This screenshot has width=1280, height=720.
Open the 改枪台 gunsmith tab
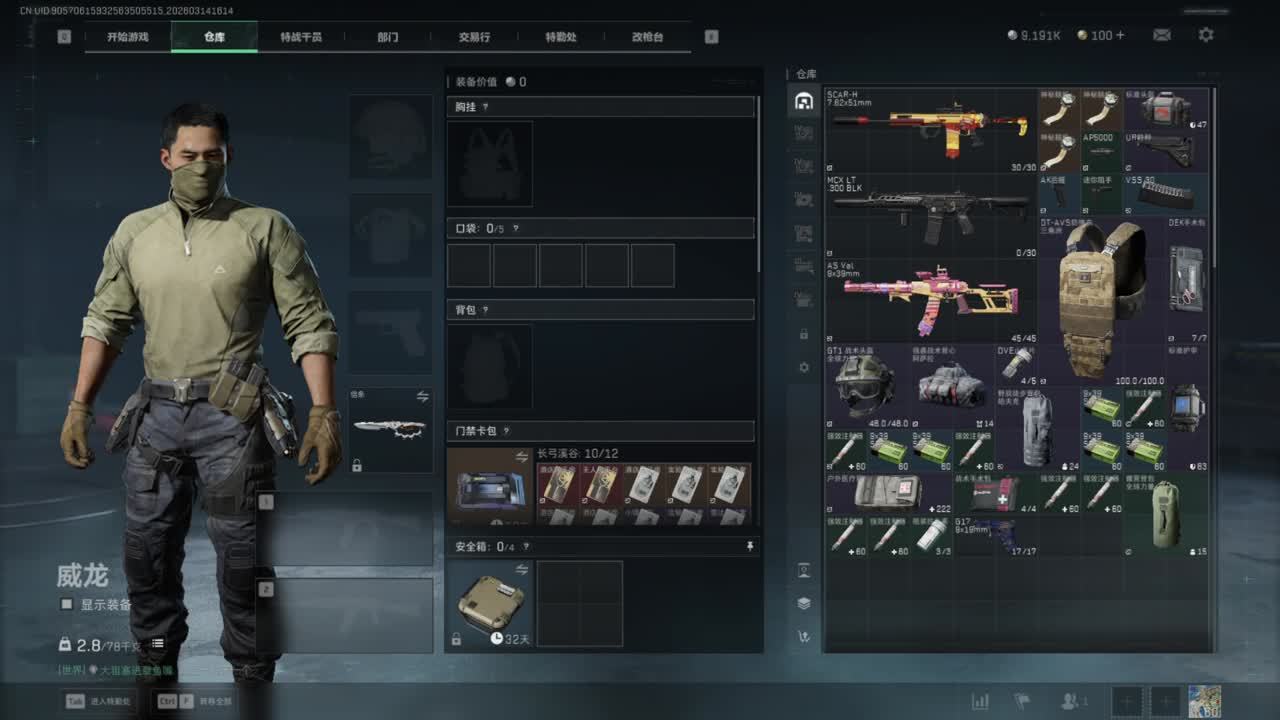pos(647,37)
